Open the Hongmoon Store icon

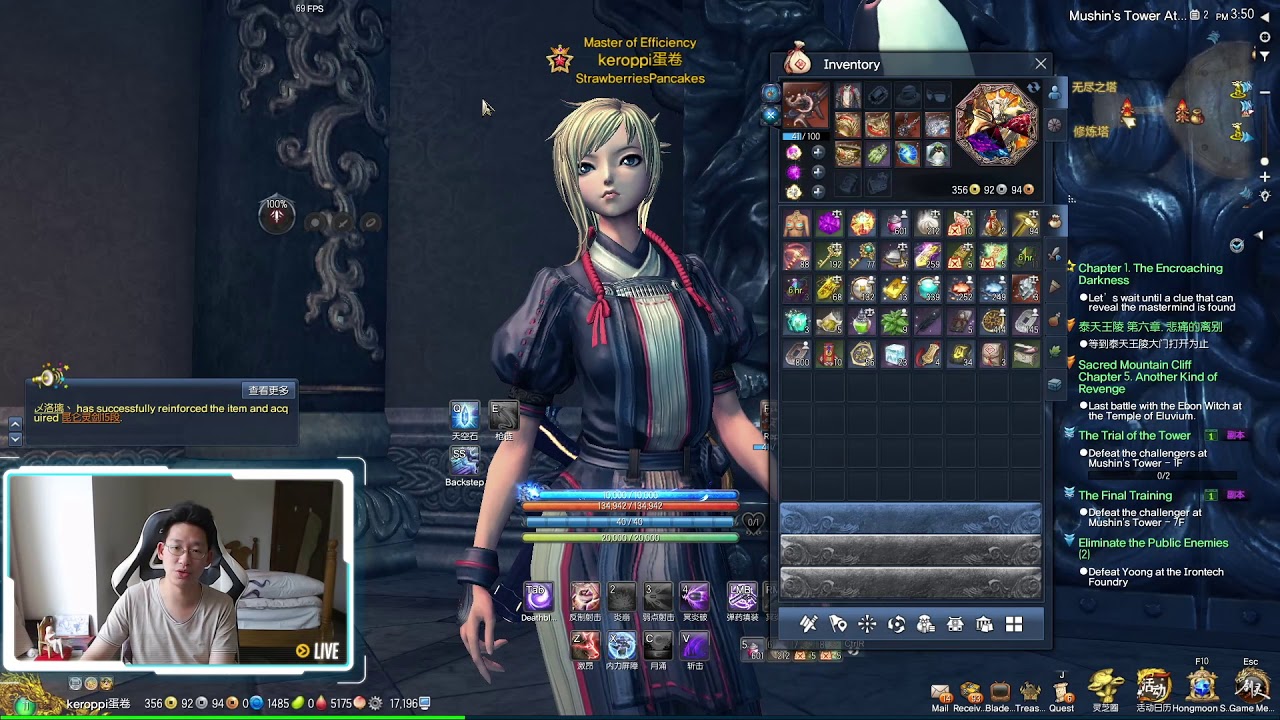1202,686
